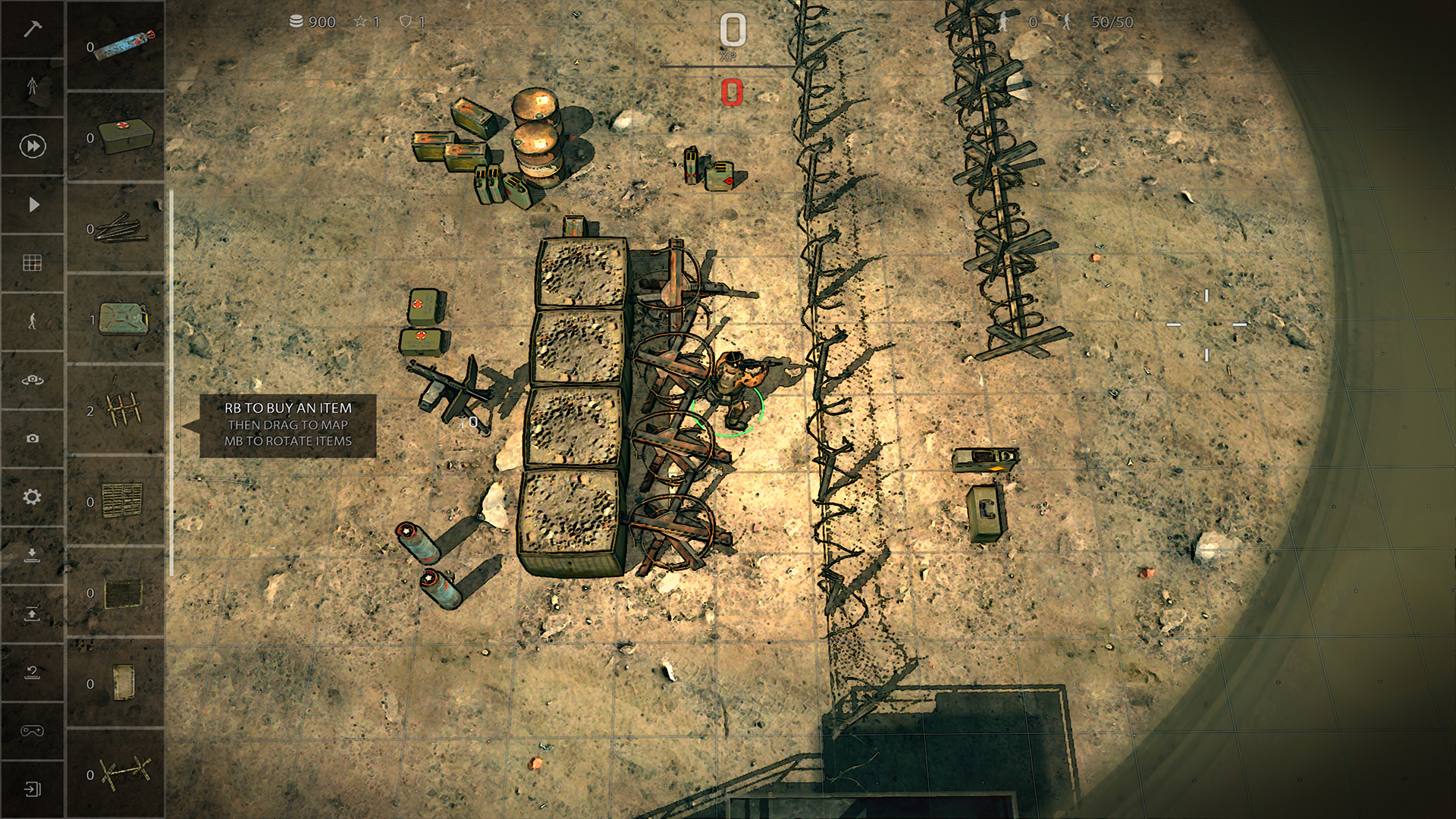Open the gamepad controller options
This screenshot has width=1456, height=819.
click(x=32, y=730)
